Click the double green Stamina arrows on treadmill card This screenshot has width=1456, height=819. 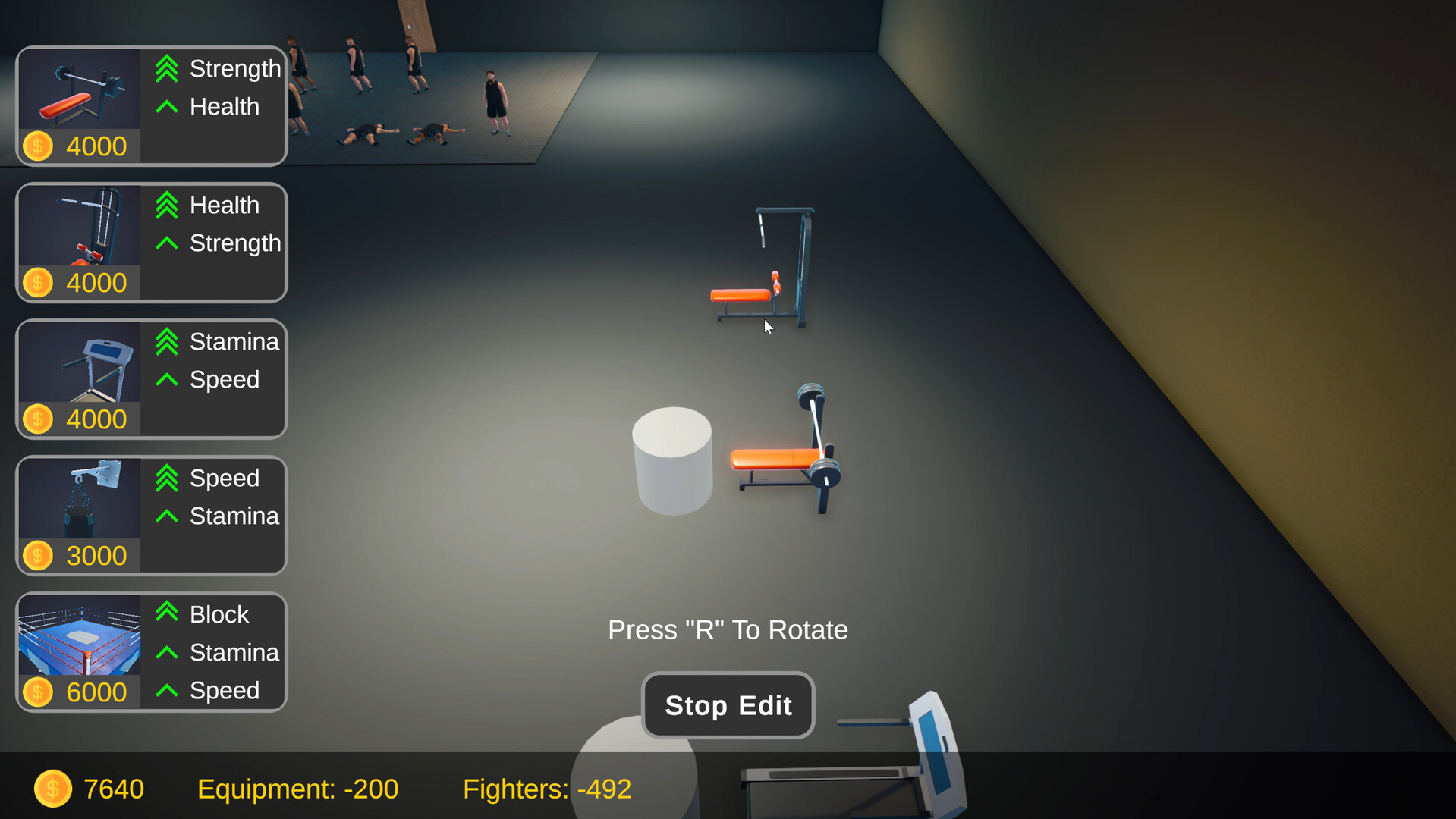(x=166, y=341)
